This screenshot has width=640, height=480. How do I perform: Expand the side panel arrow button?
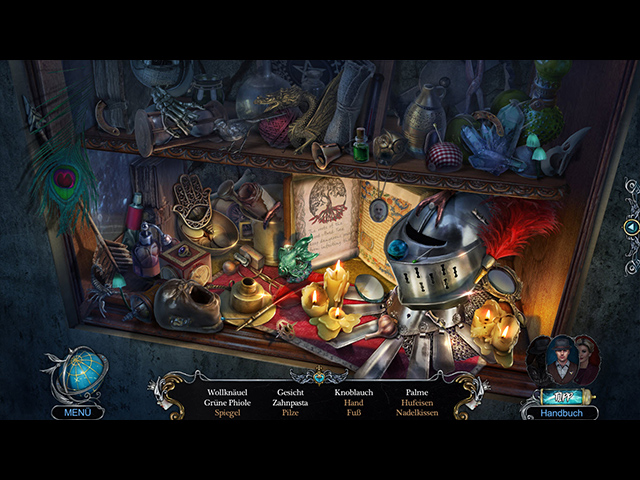click(x=631, y=228)
